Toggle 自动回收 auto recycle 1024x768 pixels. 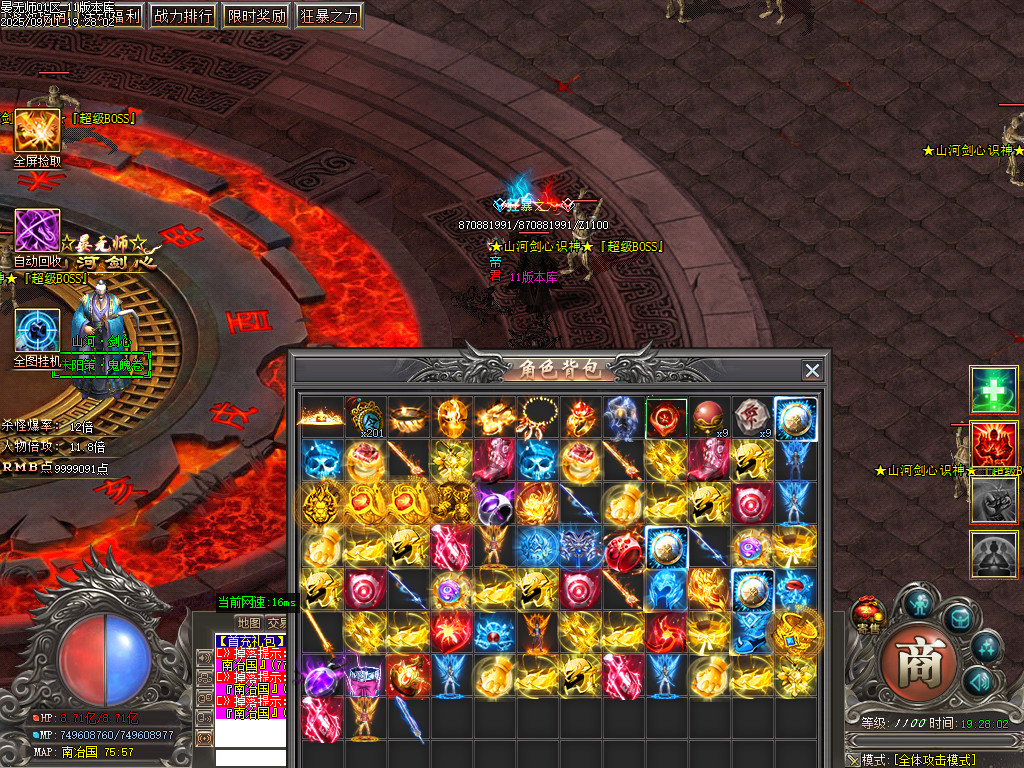click(37, 232)
